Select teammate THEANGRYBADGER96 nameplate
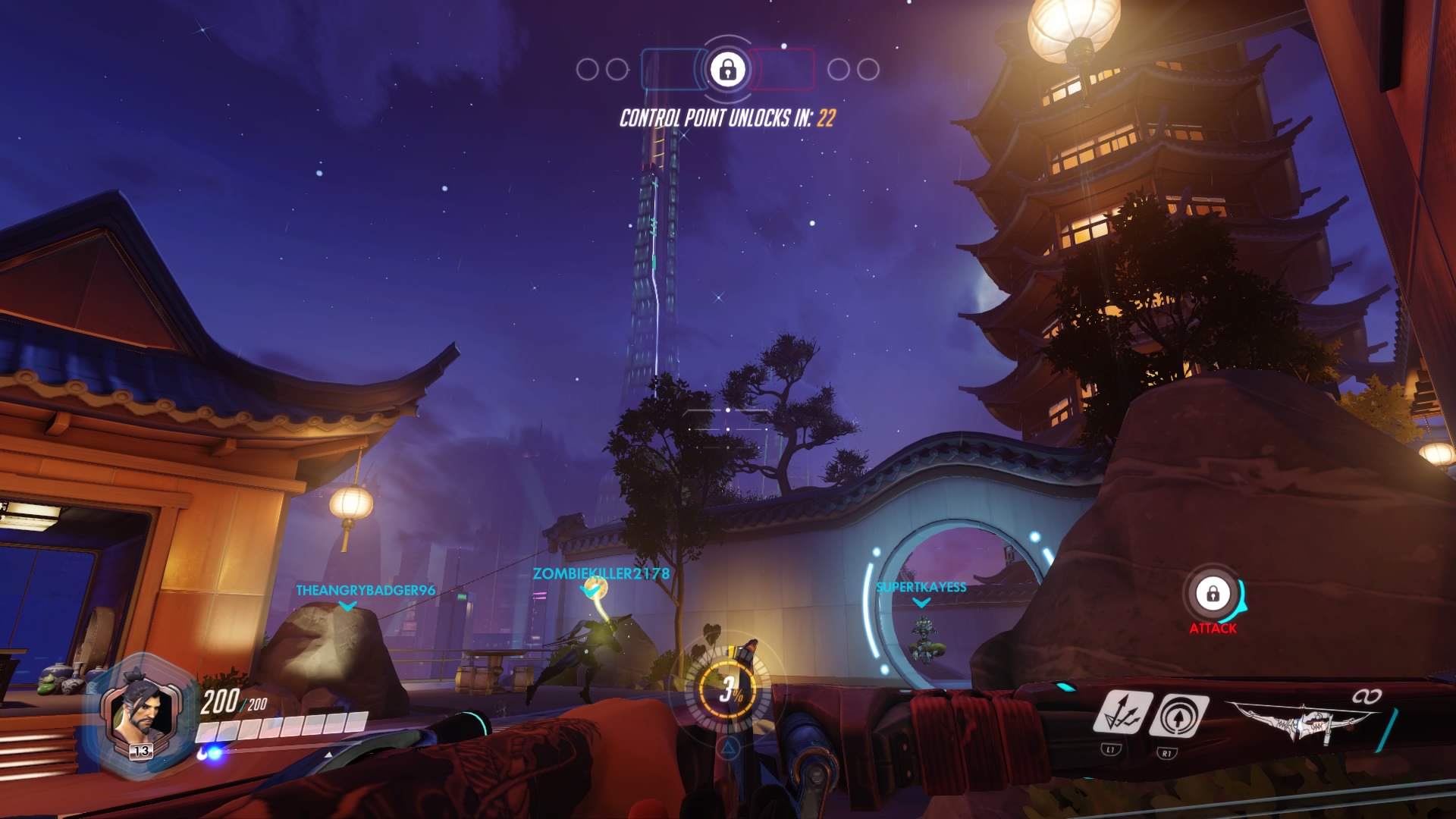 [366, 590]
